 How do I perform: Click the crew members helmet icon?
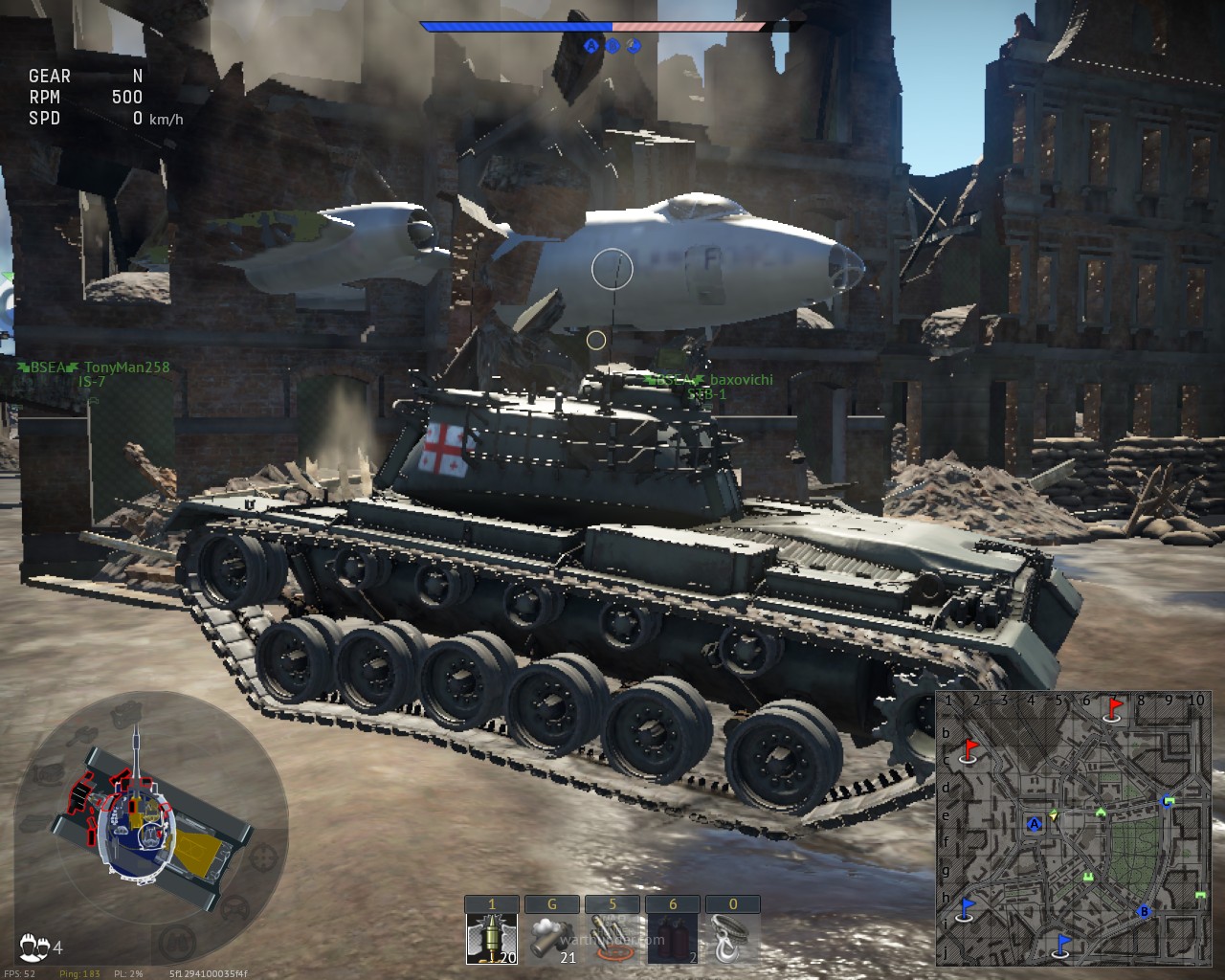(34, 947)
